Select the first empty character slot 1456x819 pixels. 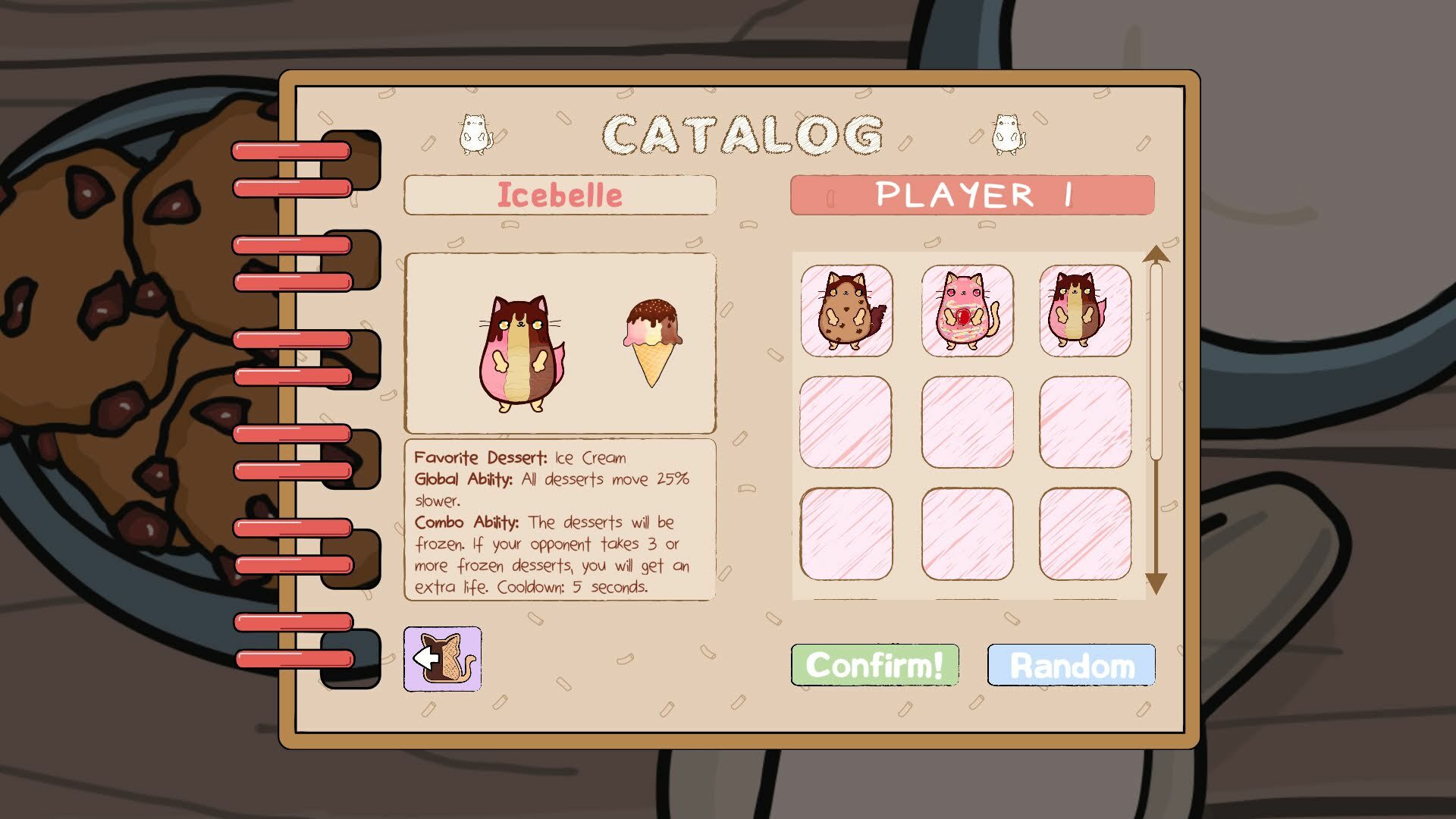pos(847,422)
